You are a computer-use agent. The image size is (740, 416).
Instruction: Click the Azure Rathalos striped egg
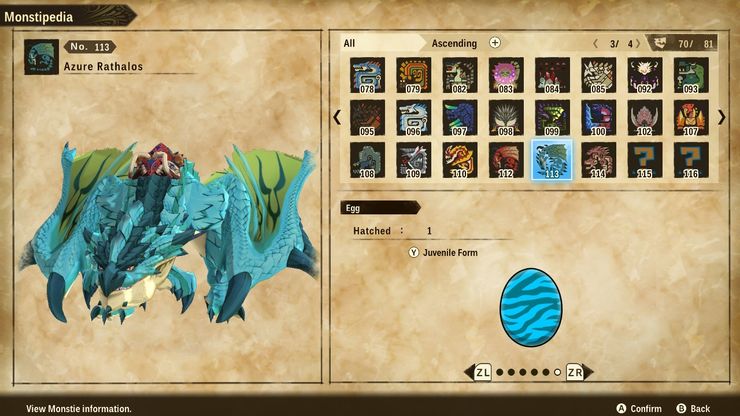(x=530, y=307)
